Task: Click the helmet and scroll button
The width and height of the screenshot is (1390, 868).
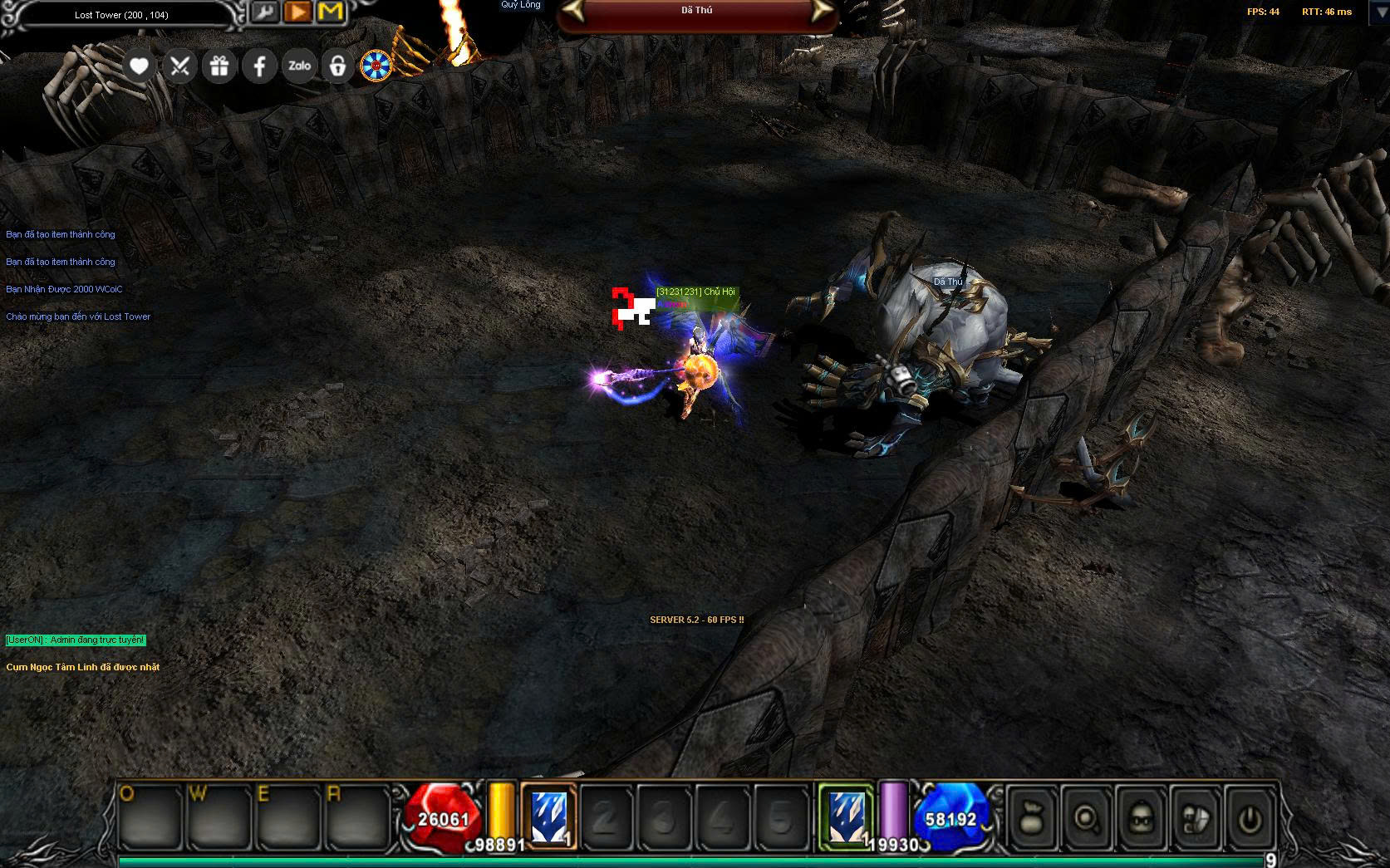Action: click(1196, 819)
